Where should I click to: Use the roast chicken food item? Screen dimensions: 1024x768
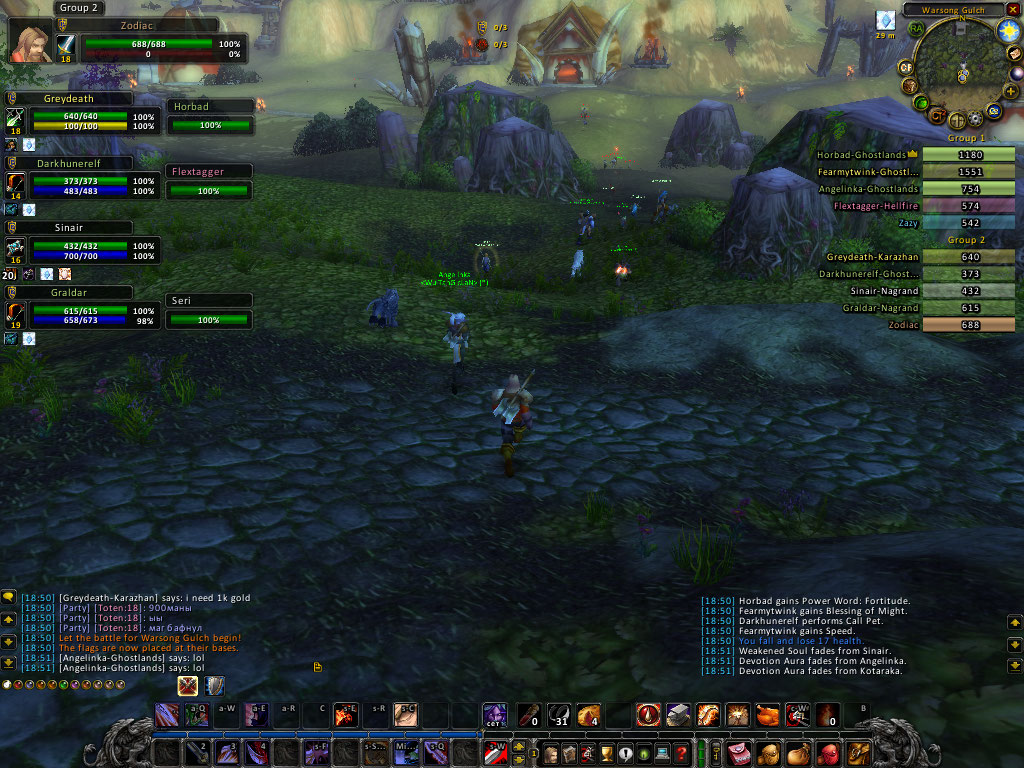767,715
